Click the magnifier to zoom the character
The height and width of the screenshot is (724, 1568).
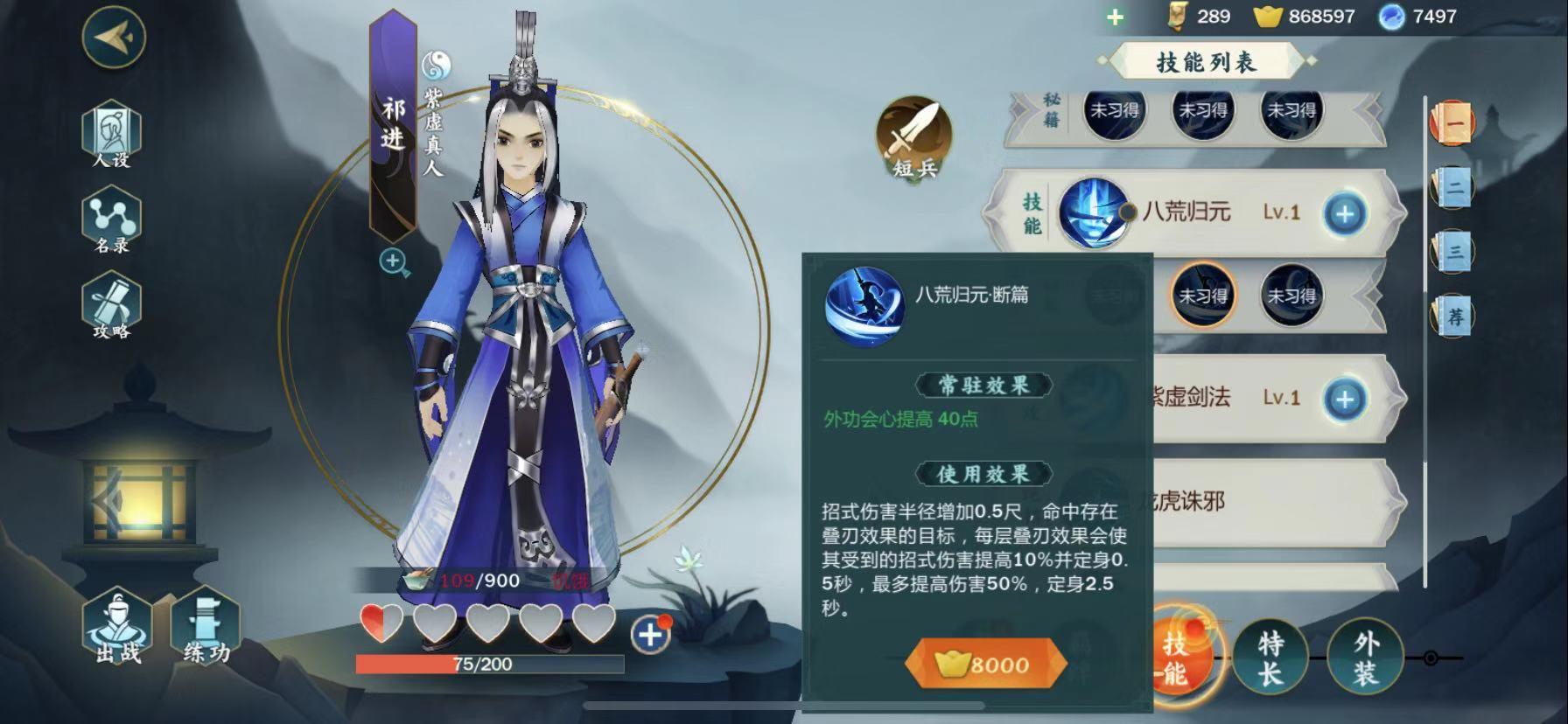(393, 261)
